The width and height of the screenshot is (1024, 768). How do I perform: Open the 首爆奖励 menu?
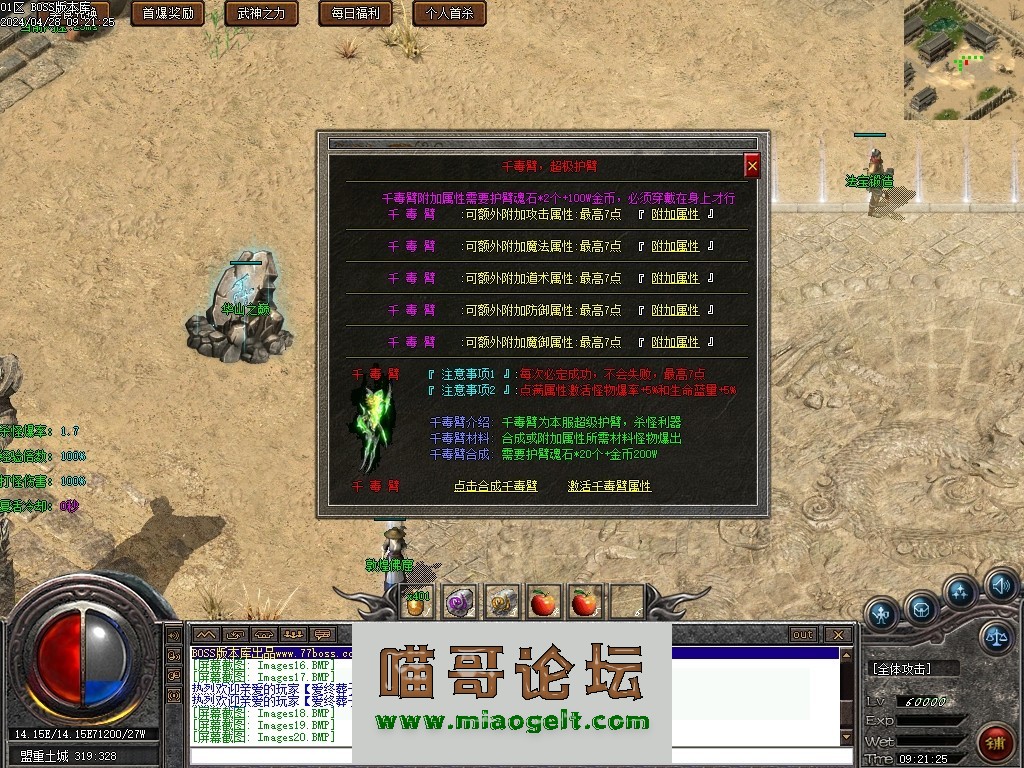coord(167,14)
